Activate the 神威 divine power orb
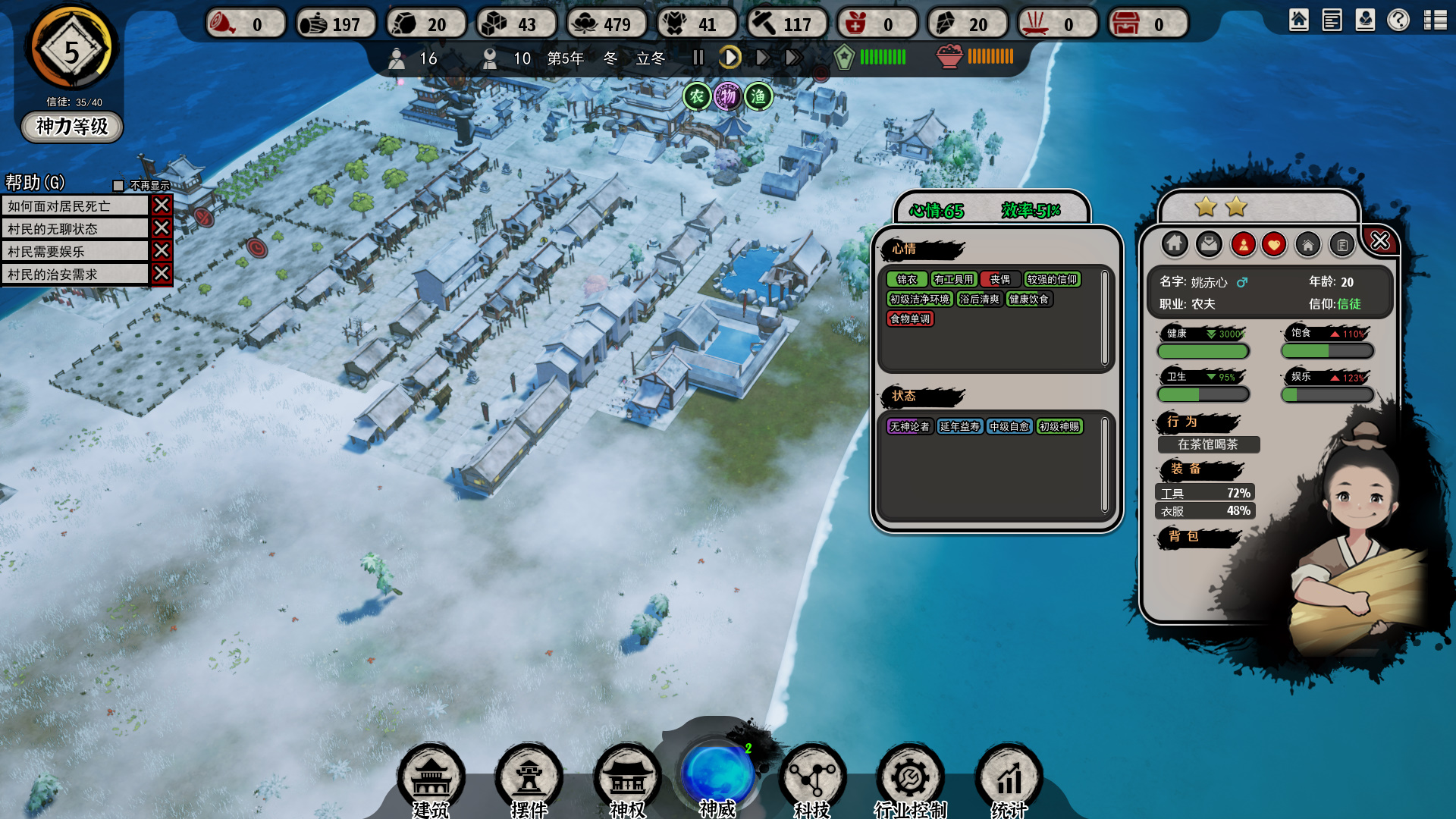The image size is (1456, 819). (717, 775)
